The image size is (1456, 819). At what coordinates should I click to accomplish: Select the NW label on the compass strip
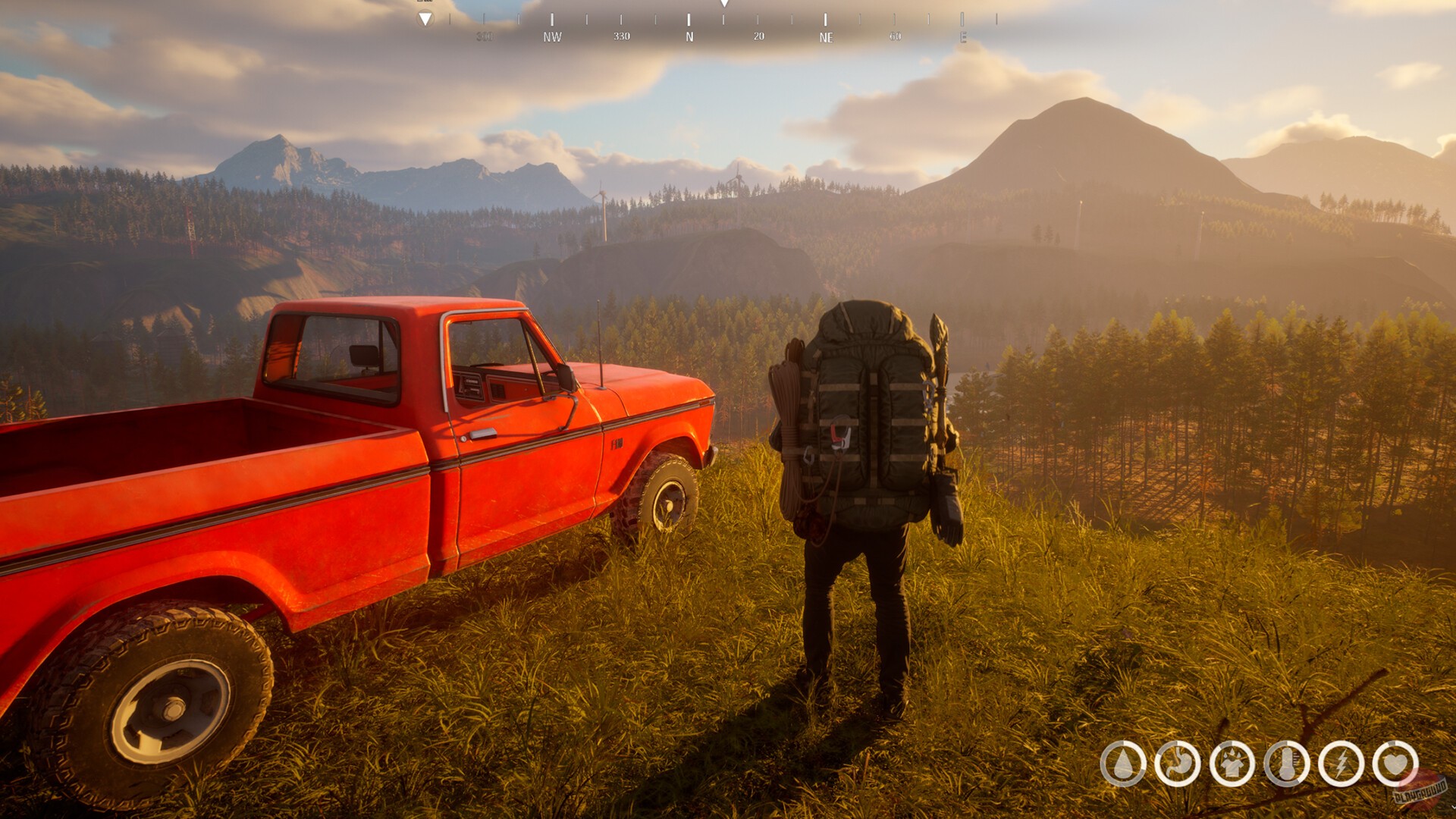click(x=552, y=36)
